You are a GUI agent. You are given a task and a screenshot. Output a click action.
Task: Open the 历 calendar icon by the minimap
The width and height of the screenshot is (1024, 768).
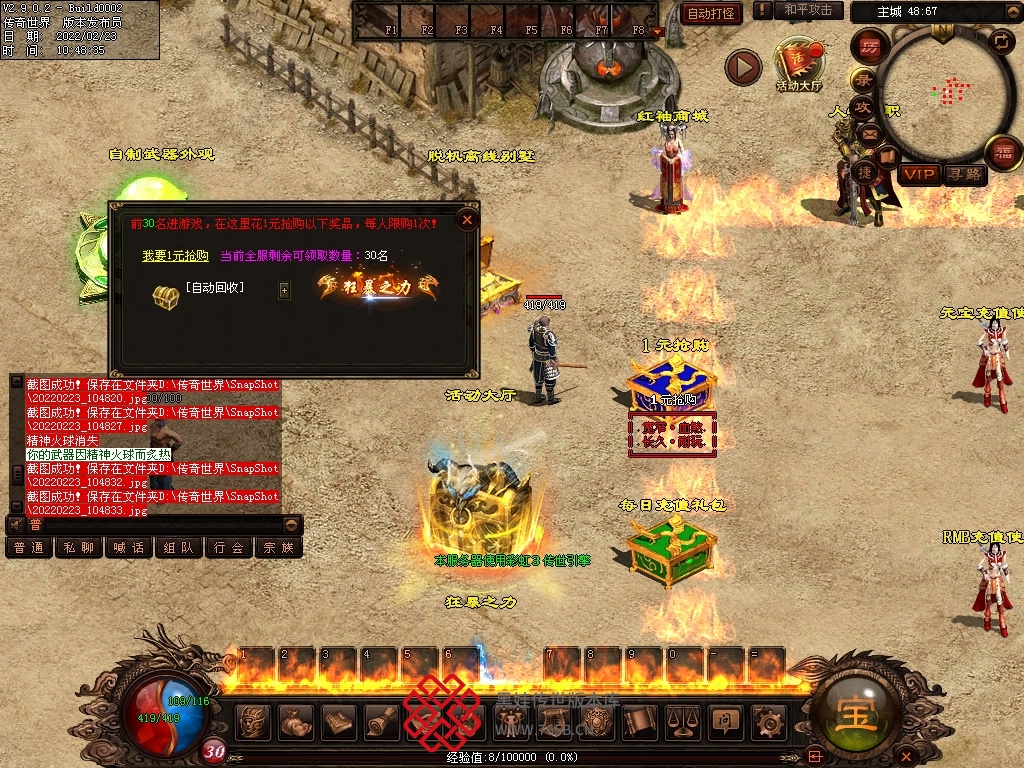[871, 47]
